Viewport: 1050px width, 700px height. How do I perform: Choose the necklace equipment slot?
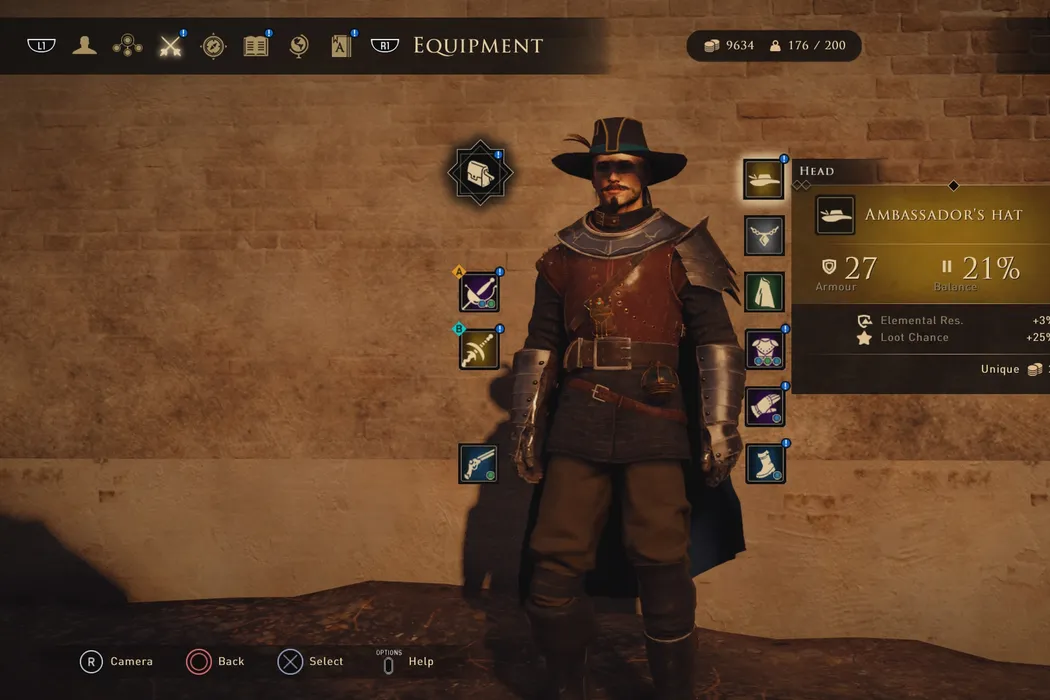[x=764, y=236]
